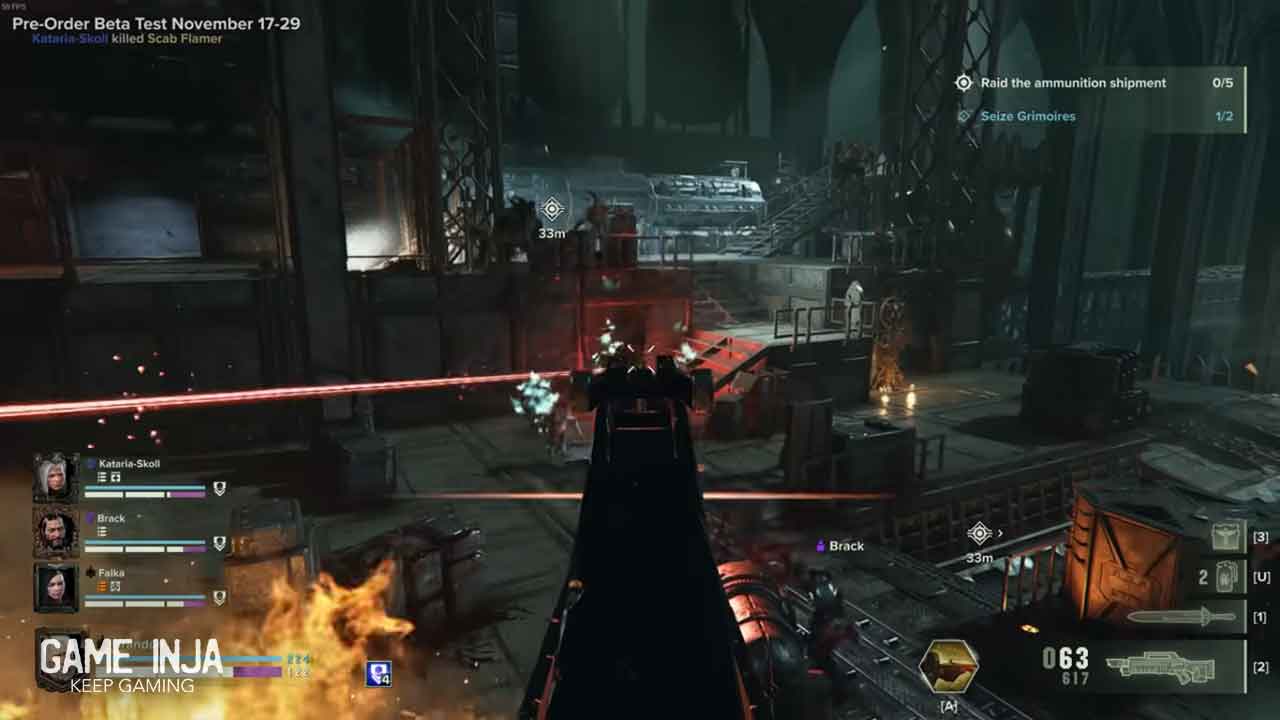Click the blue buff icon with stack count 4
1280x720 pixels.
378,674
